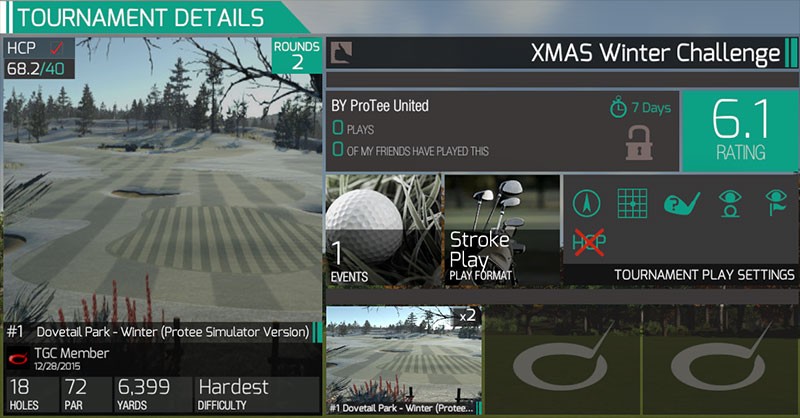Screen dimensions: 800x418
Task: Open the 6.1 Rating panel
Action: click(x=738, y=131)
